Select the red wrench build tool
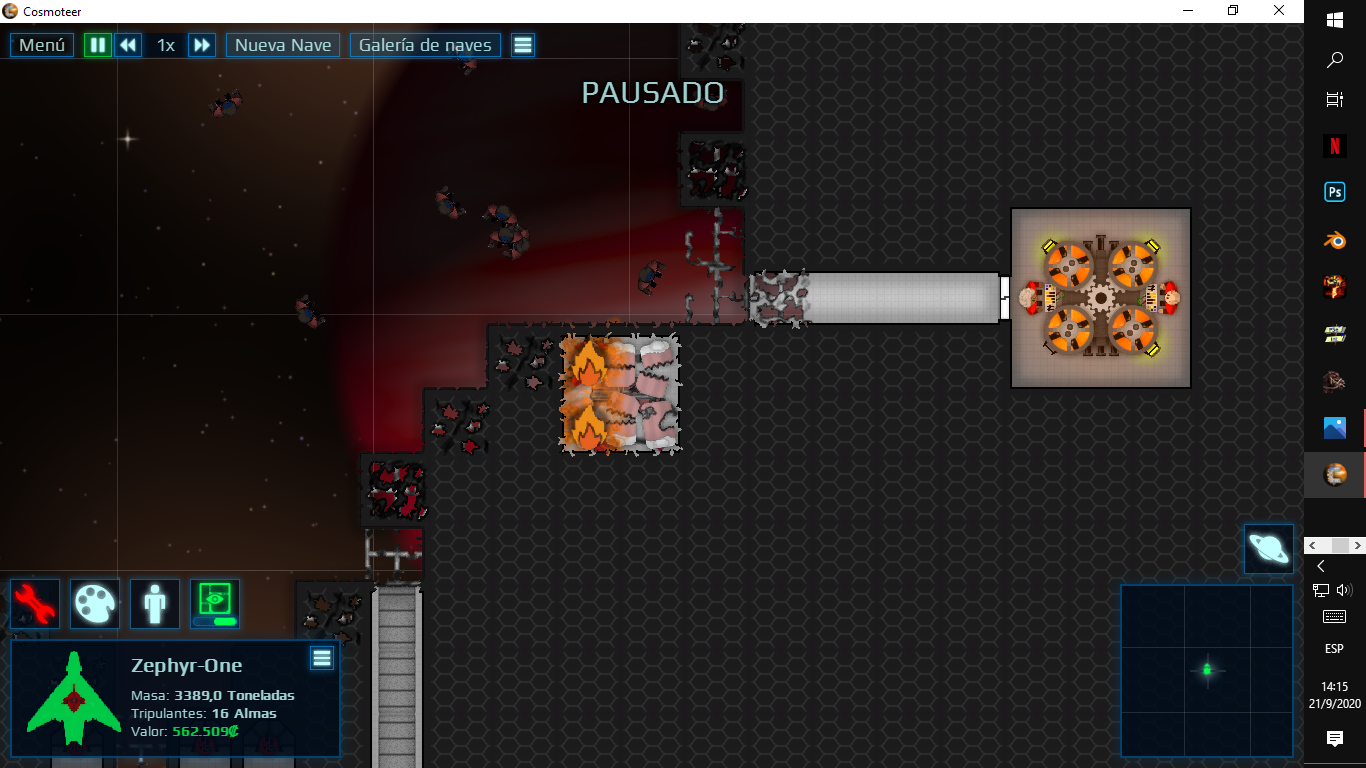 (x=35, y=604)
